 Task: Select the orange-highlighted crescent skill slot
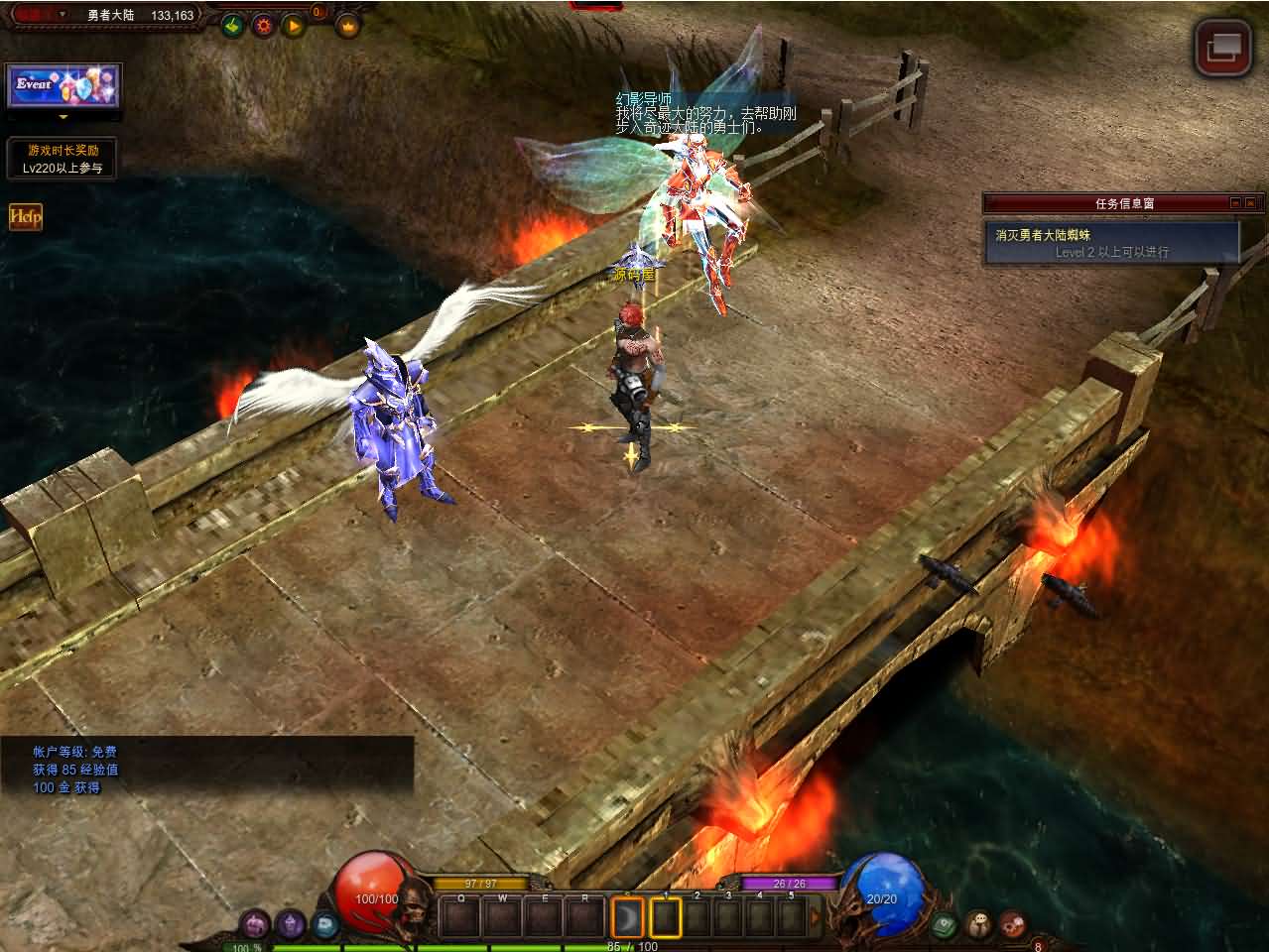(x=627, y=917)
